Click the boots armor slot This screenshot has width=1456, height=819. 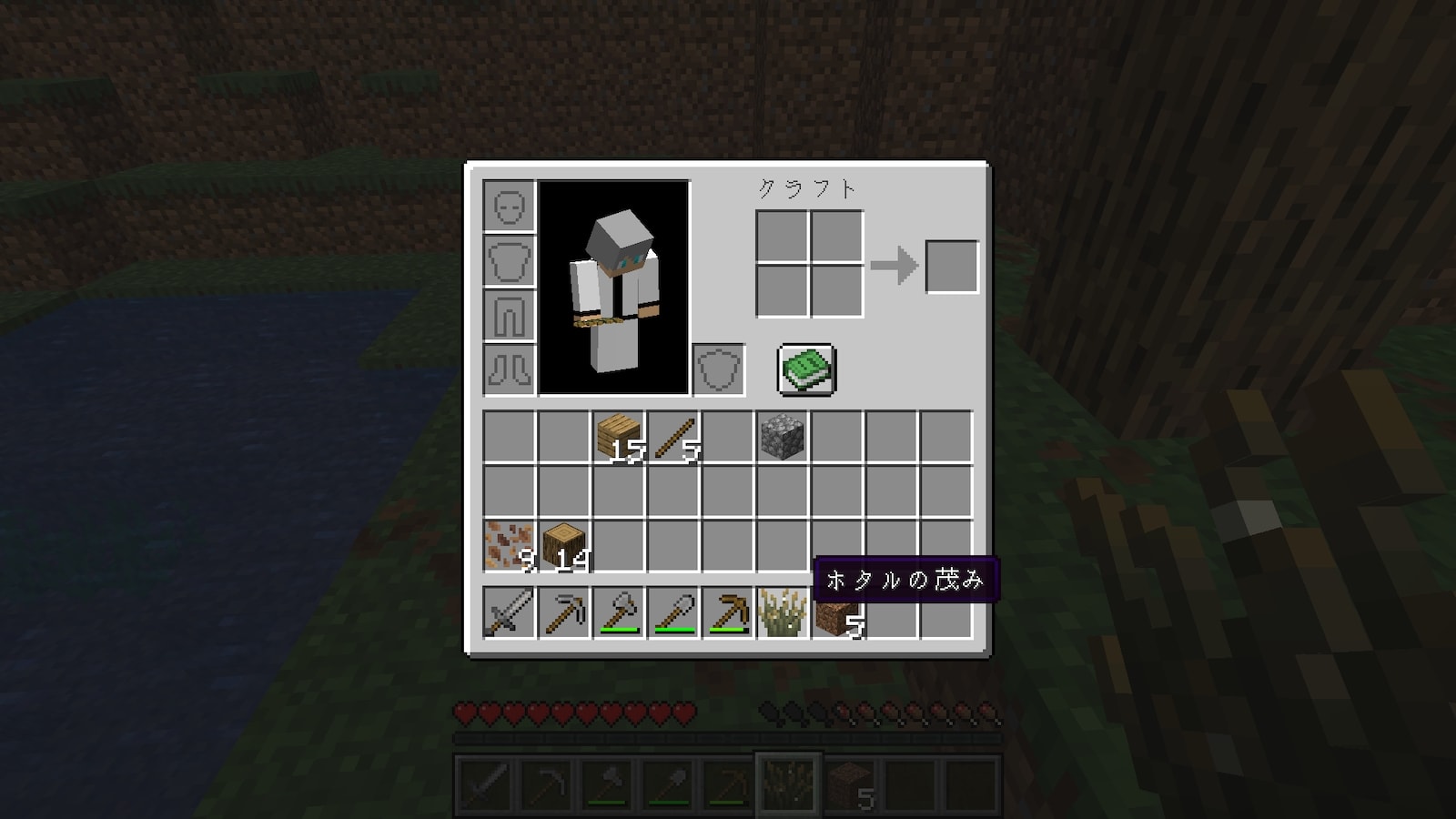coord(510,369)
